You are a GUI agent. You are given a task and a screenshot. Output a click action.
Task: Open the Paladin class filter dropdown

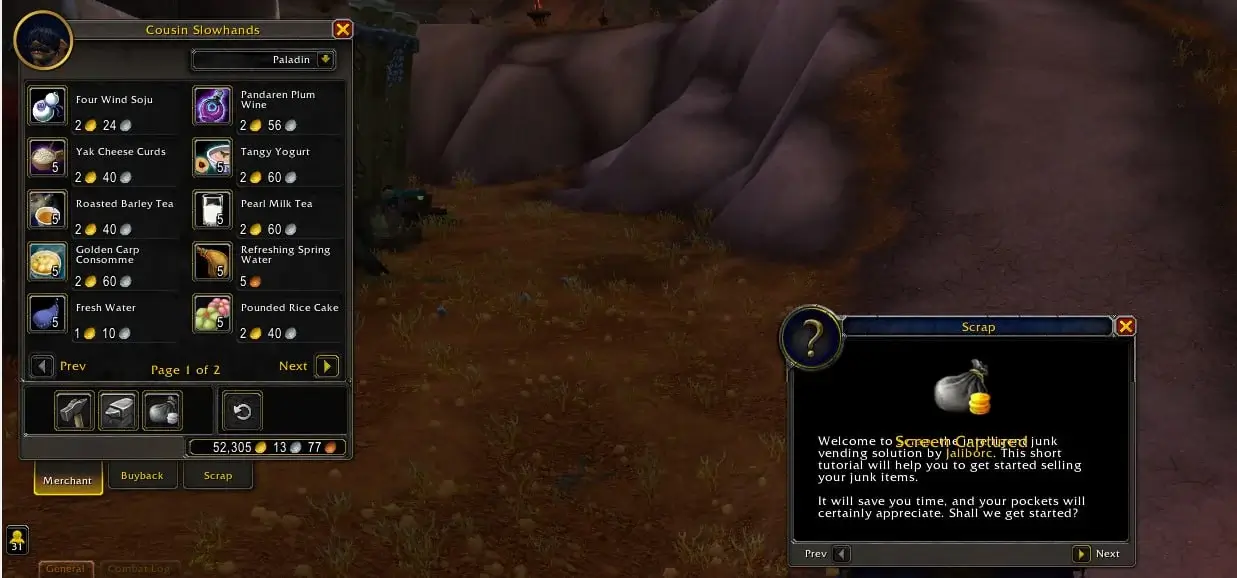[325, 60]
